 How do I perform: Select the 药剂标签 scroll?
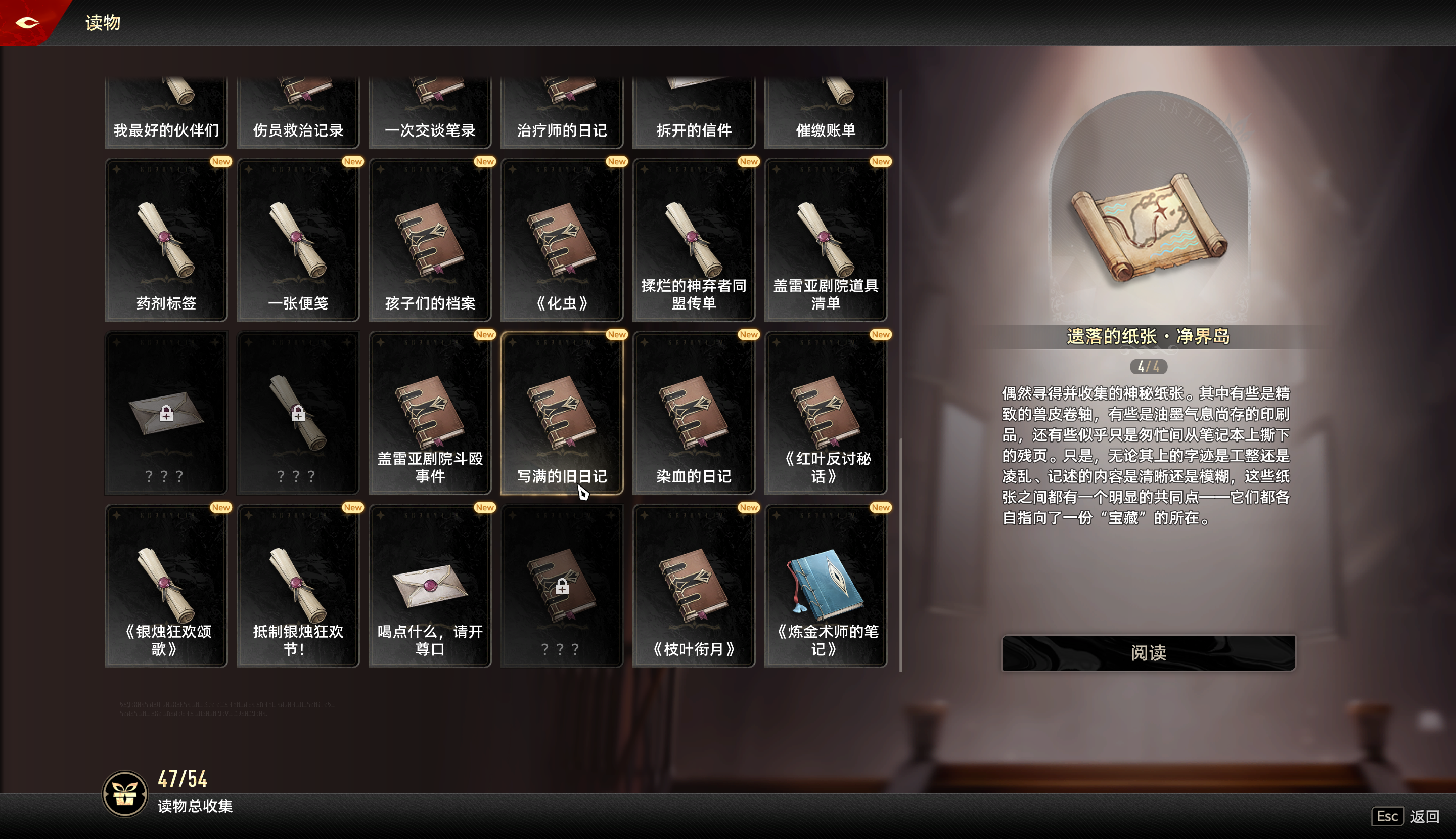click(166, 239)
